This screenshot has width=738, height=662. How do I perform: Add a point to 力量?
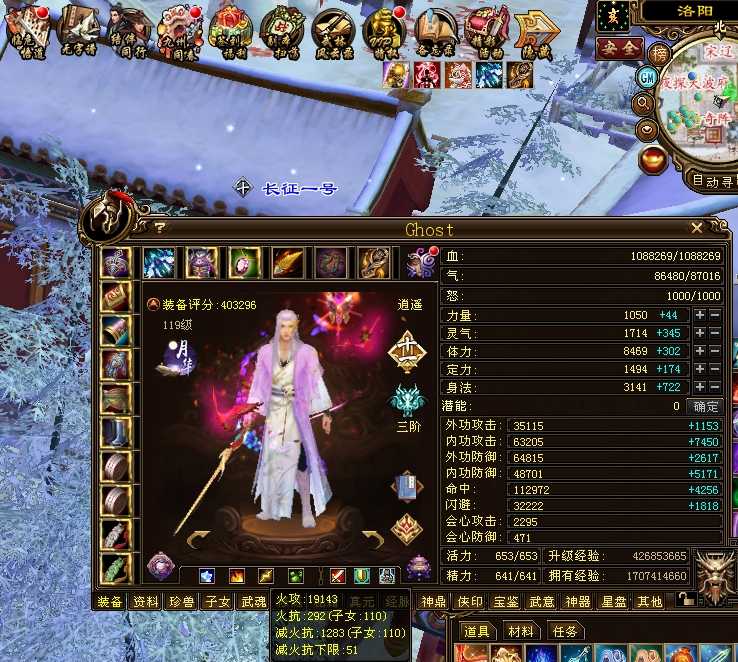(700, 315)
